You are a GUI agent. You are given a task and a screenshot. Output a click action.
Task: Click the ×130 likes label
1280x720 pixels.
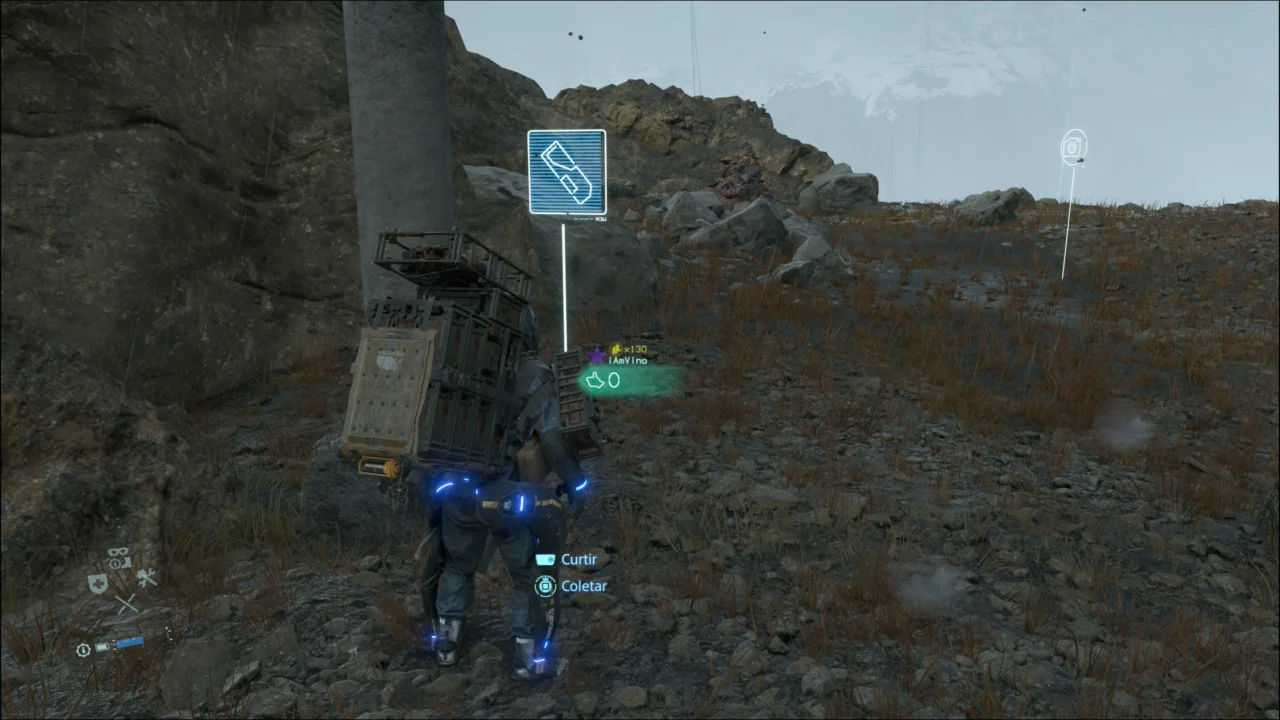pyautogui.click(x=634, y=349)
